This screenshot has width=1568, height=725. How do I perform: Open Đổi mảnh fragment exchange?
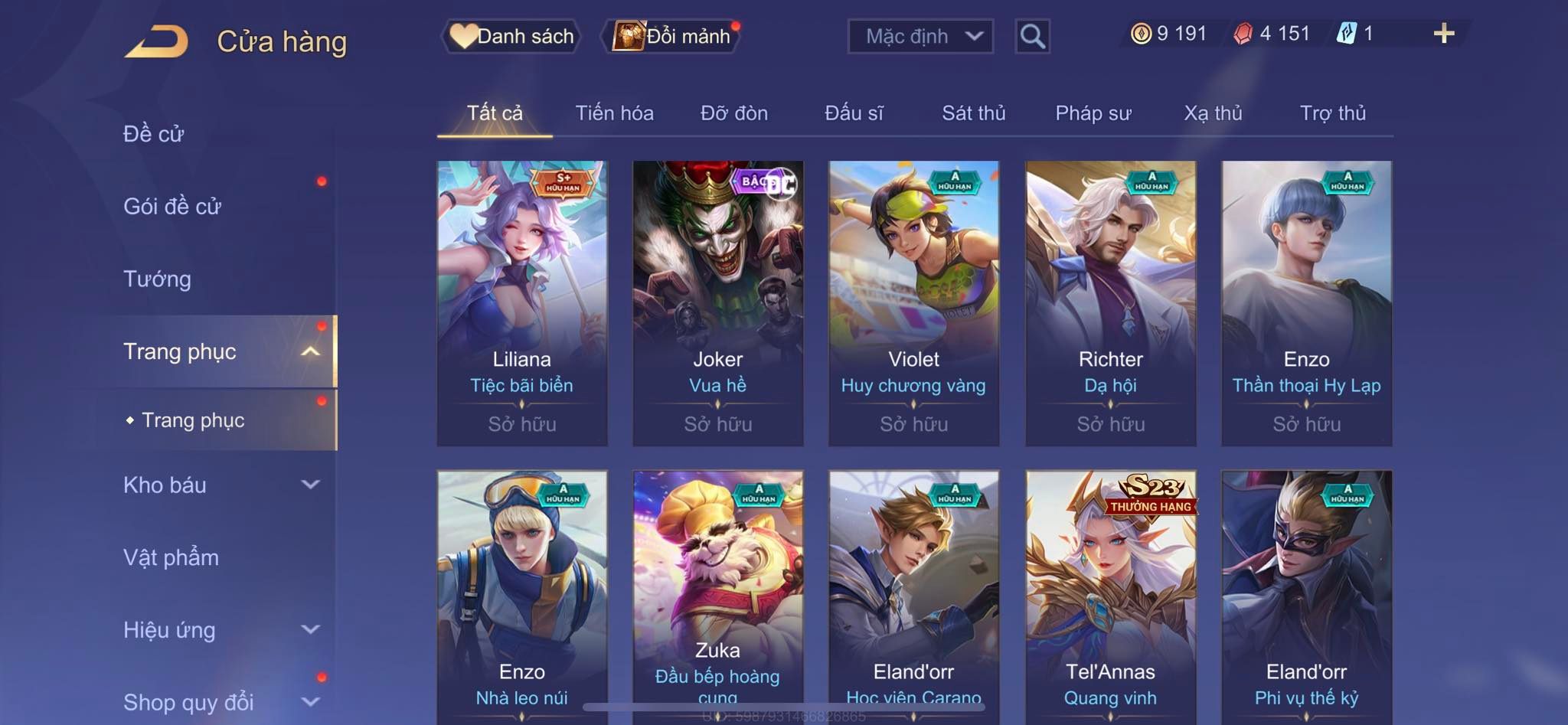pyautogui.click(x=674, y=36)
